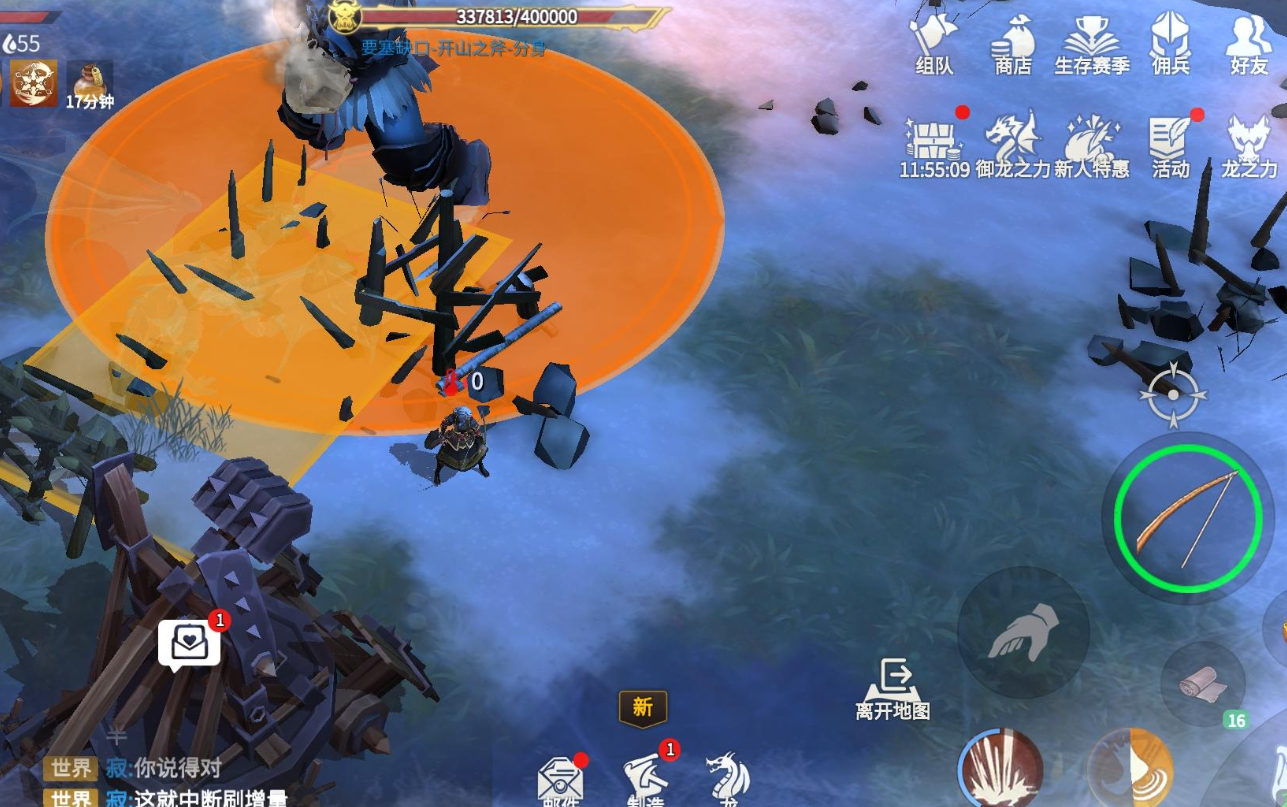Open the 组队 team menu
The height and width of the screenshot is (807, 1287).
933,43
